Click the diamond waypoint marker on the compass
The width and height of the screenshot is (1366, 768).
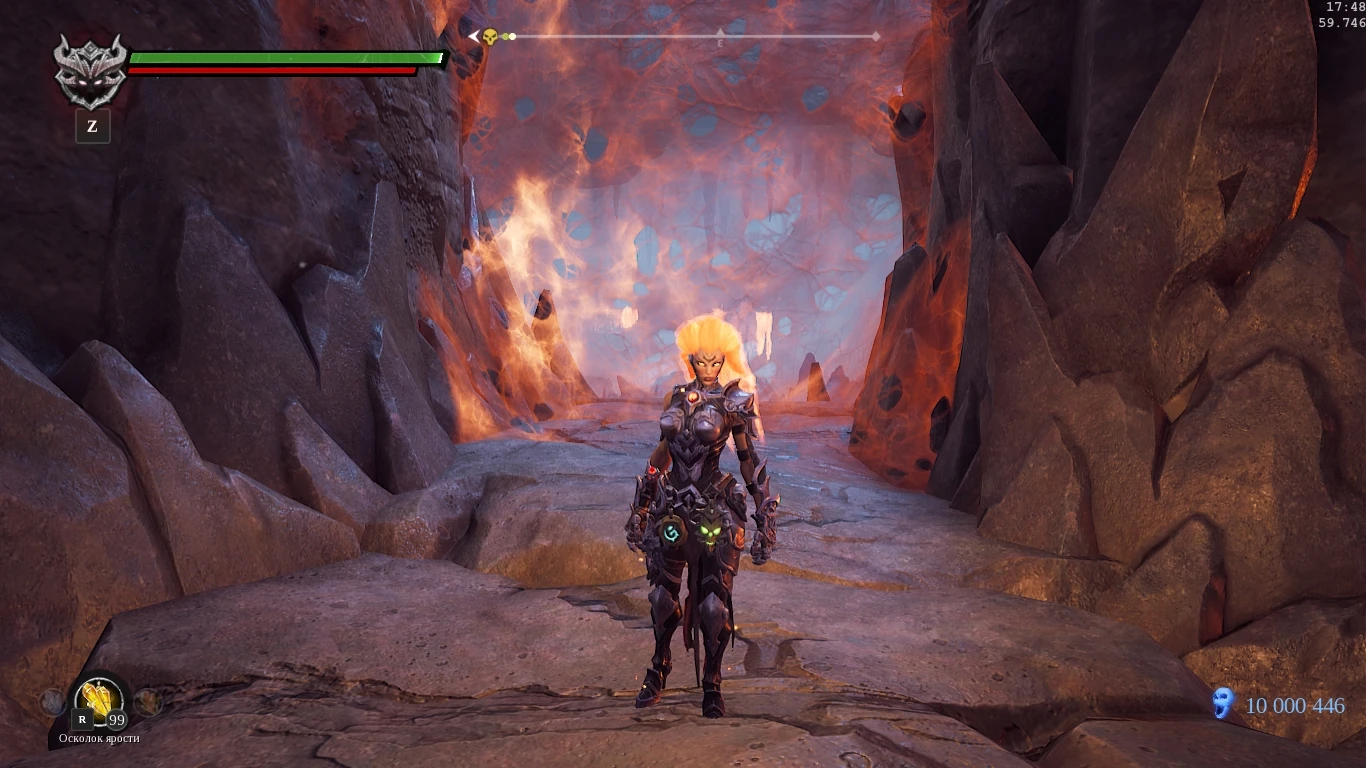tap(876, 35)
